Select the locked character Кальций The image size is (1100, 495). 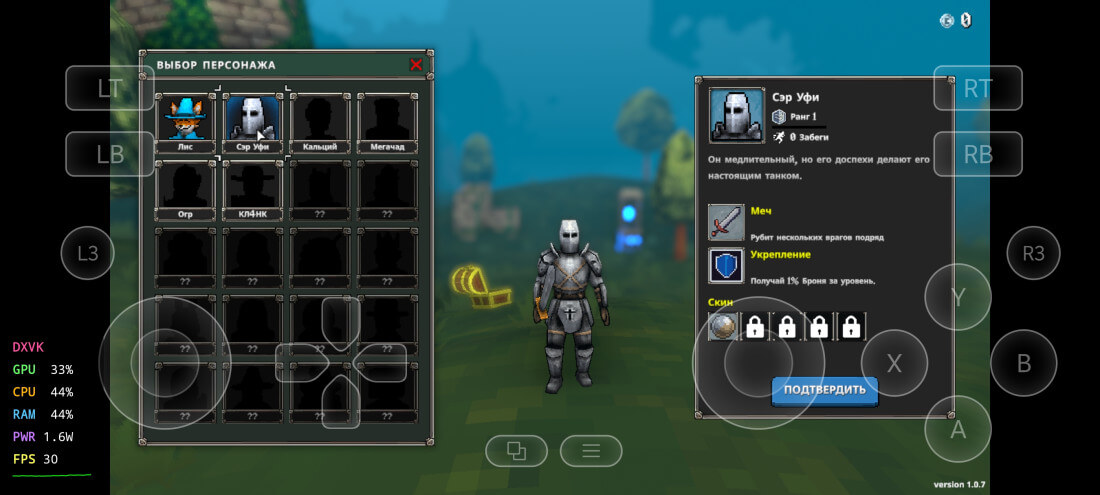320,120
